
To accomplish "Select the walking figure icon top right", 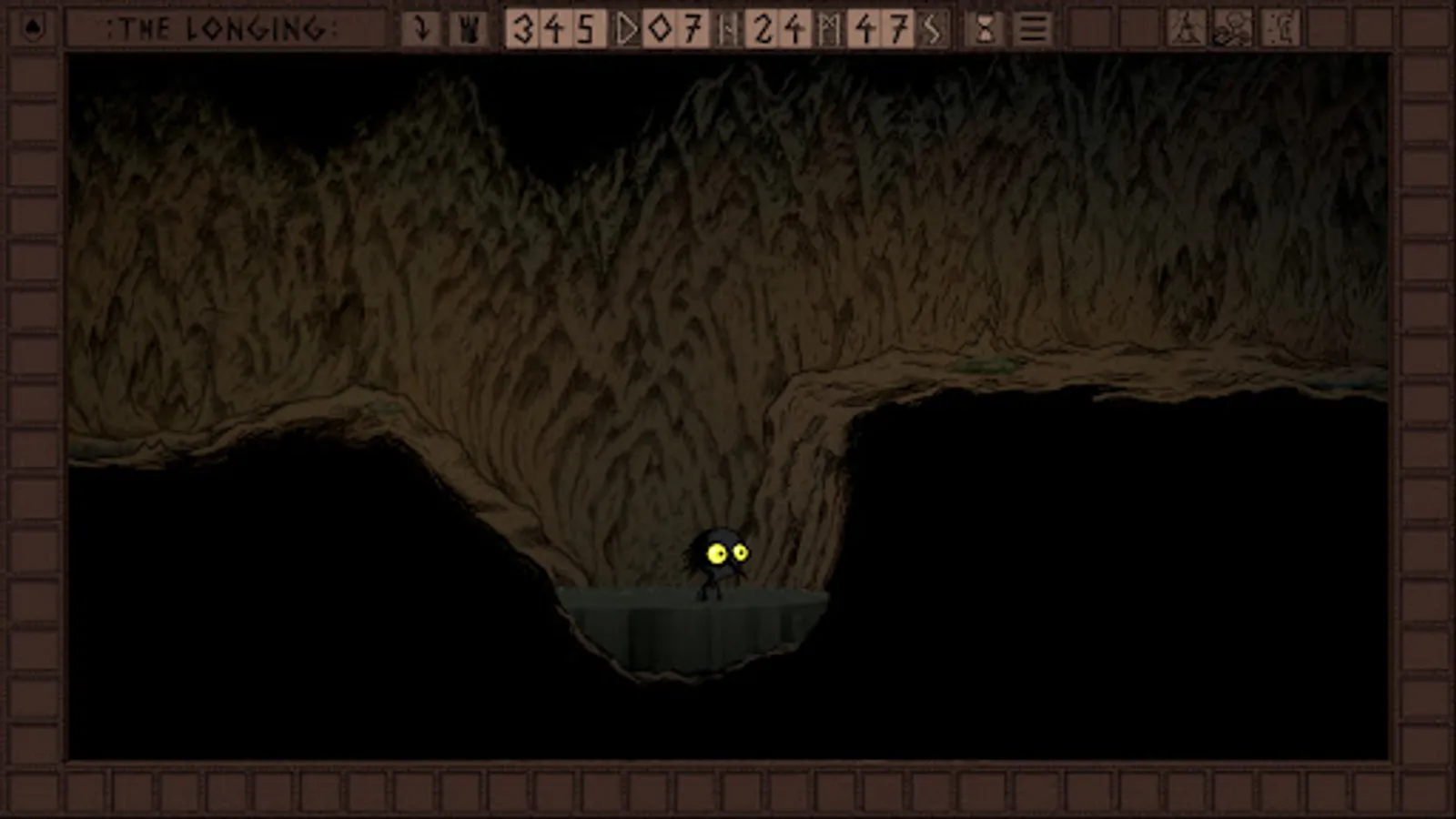I will click(x=1185, y=29).
